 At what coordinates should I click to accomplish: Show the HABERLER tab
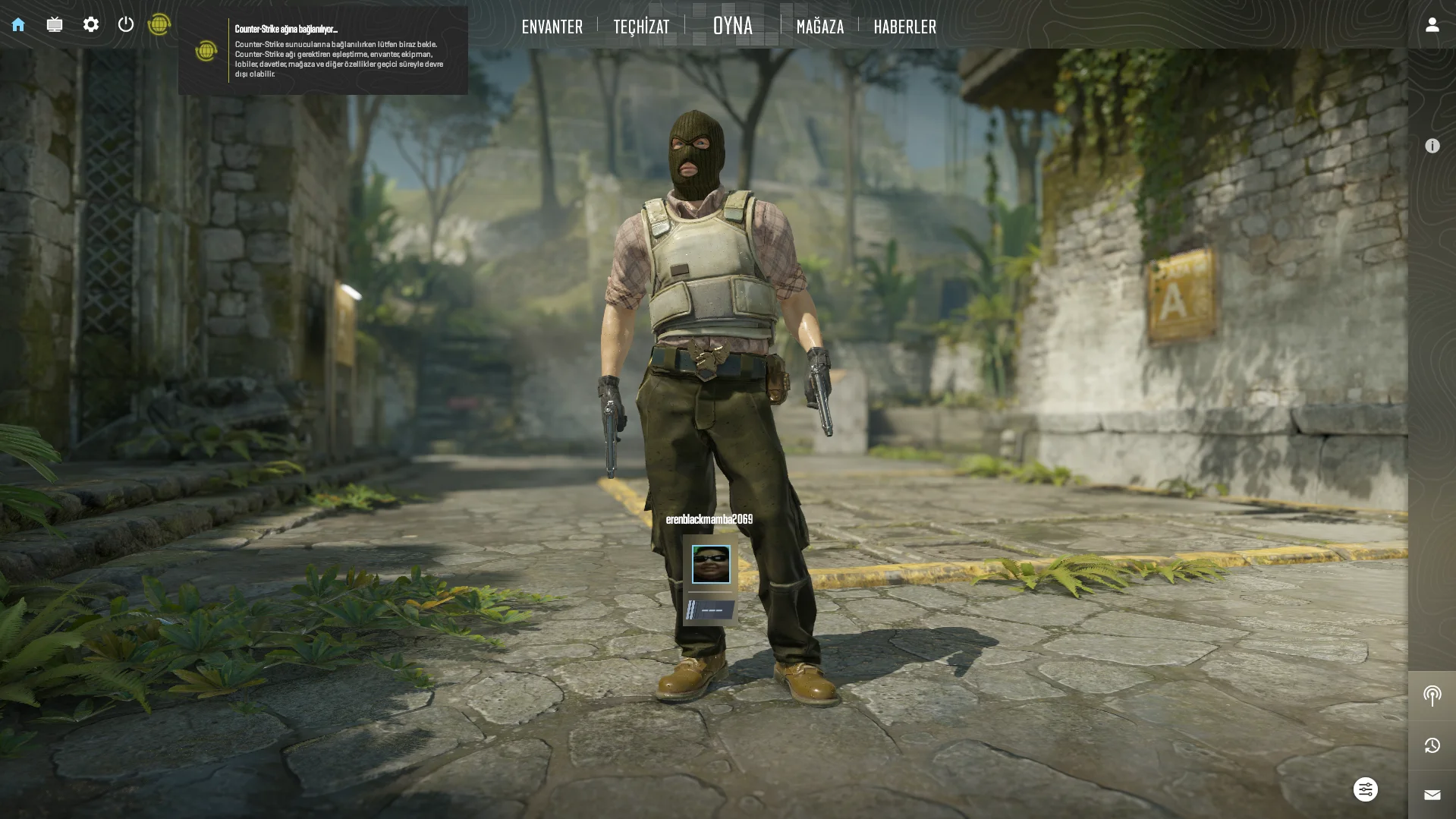coord(905,27)
